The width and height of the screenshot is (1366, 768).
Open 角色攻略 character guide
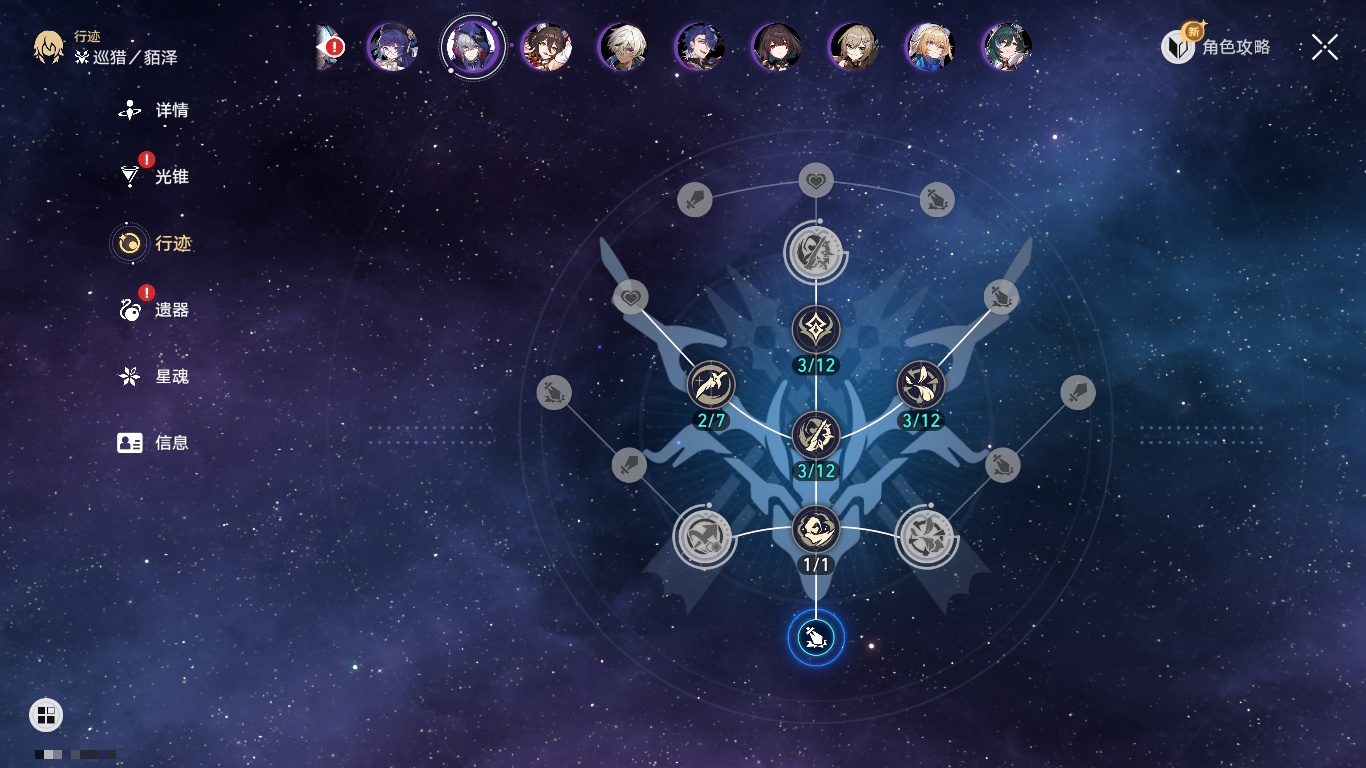tap(1217, 47)
